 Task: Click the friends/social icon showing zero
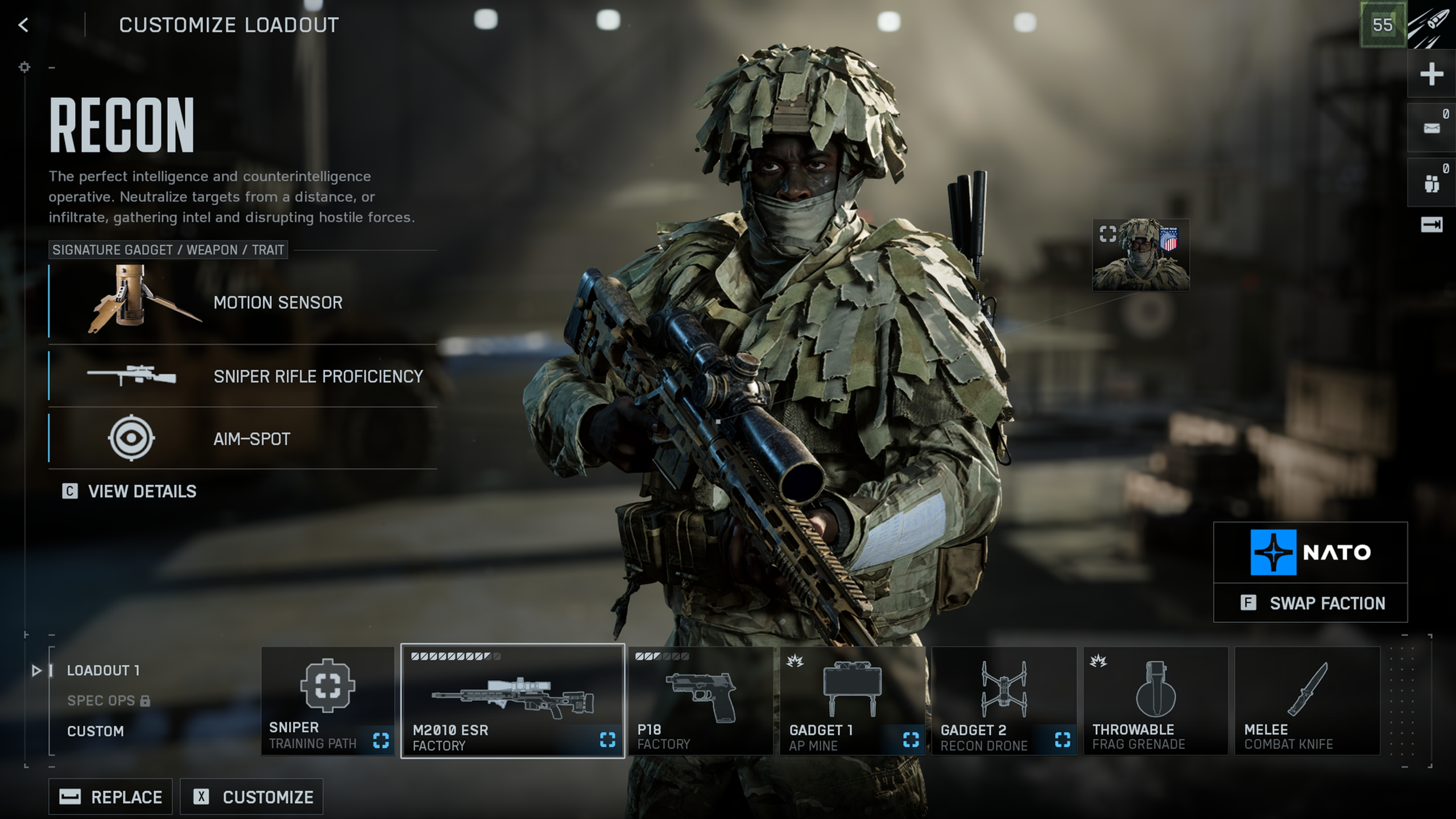(x=1431, y=182)
